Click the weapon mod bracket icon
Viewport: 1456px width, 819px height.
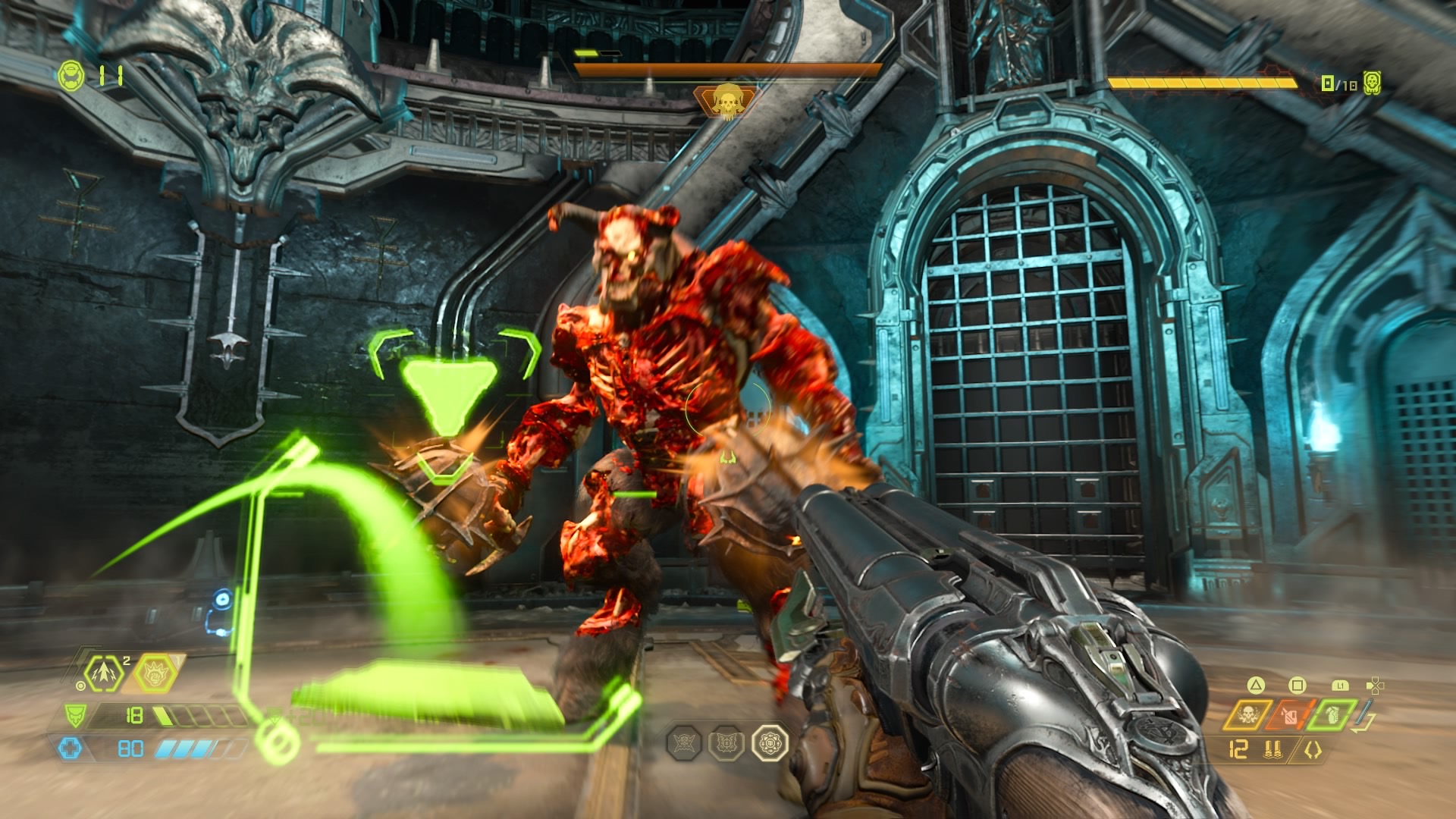tap(1312, 750)
